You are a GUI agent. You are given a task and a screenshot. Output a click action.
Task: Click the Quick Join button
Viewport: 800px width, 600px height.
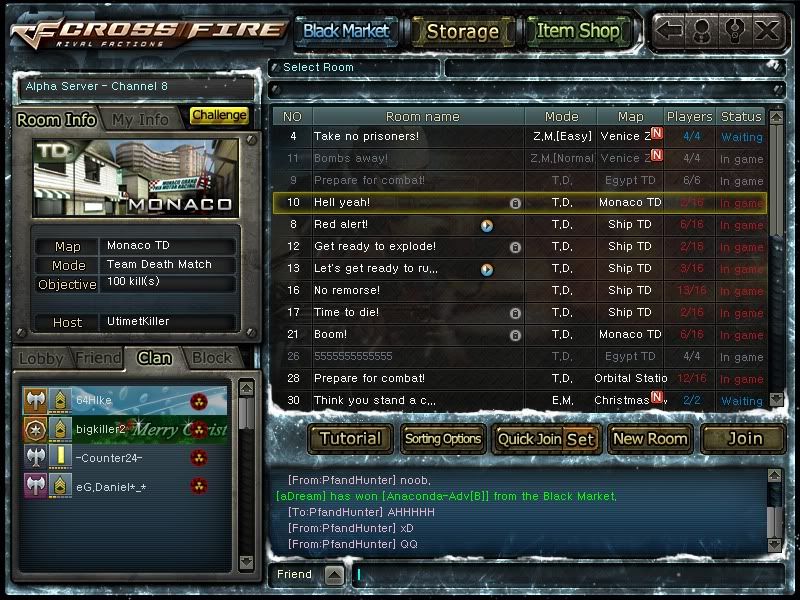[x=529, y=438]
